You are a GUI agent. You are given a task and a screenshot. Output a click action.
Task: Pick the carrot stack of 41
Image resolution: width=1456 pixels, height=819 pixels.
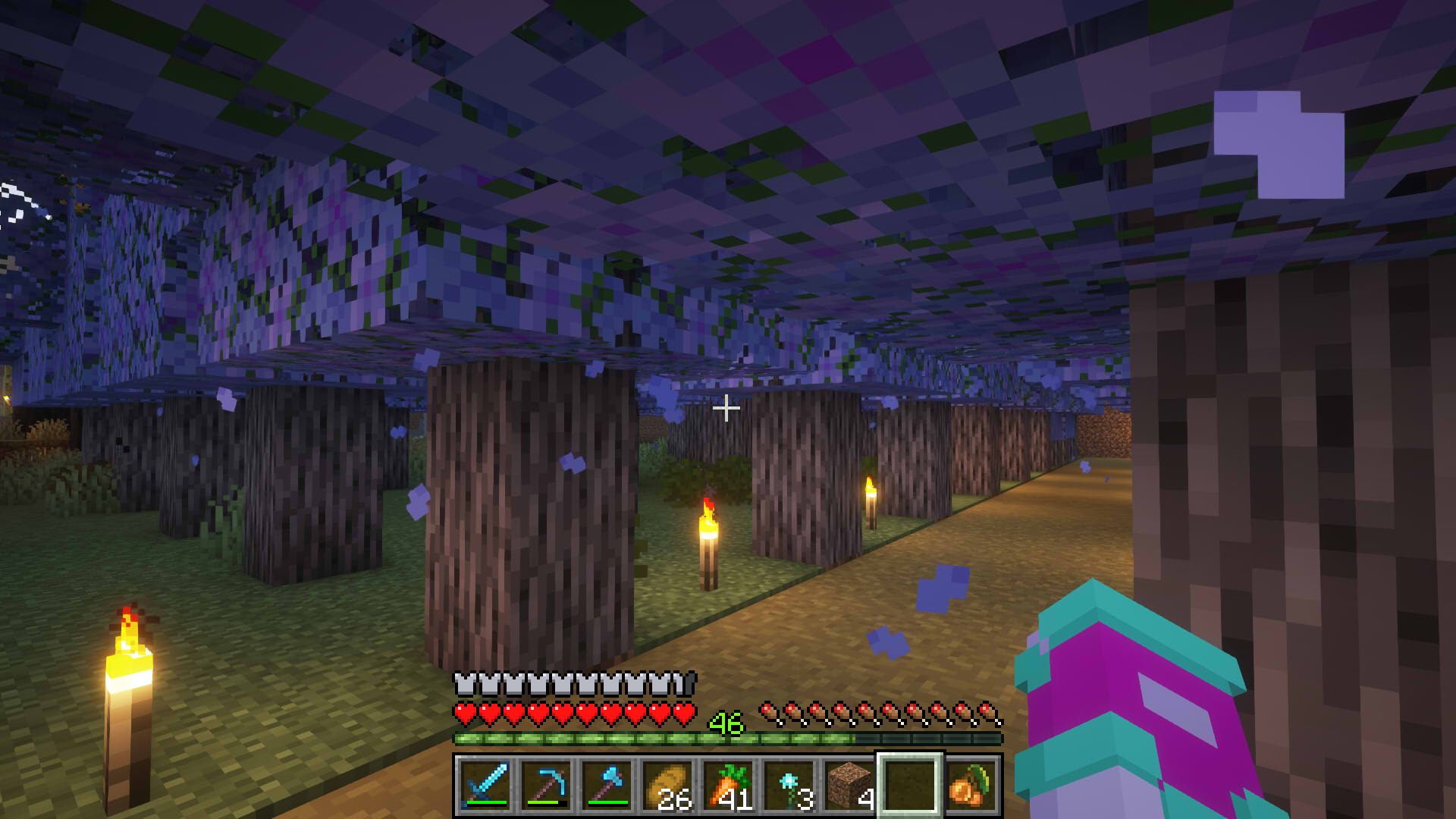point(728,786)
